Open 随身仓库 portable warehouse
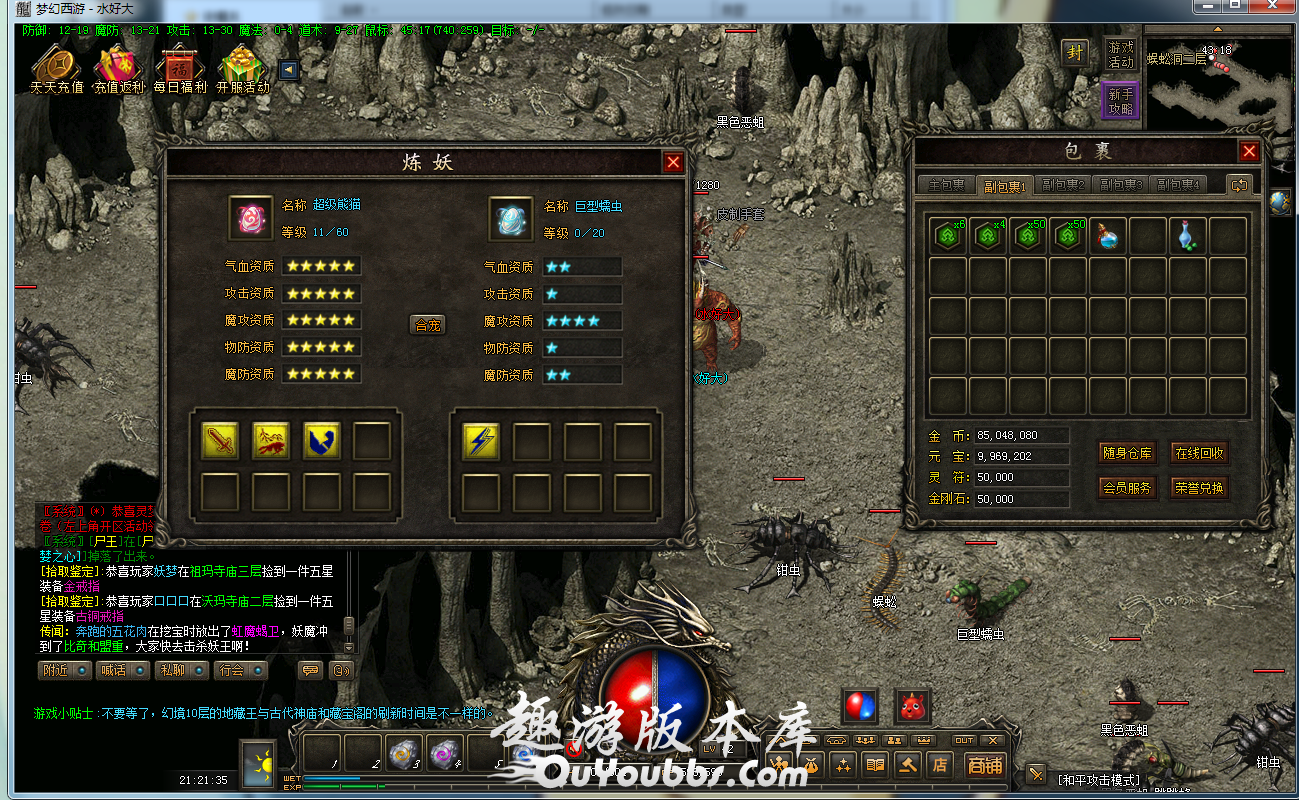The image size is (1299, 800). (1127, 453)
